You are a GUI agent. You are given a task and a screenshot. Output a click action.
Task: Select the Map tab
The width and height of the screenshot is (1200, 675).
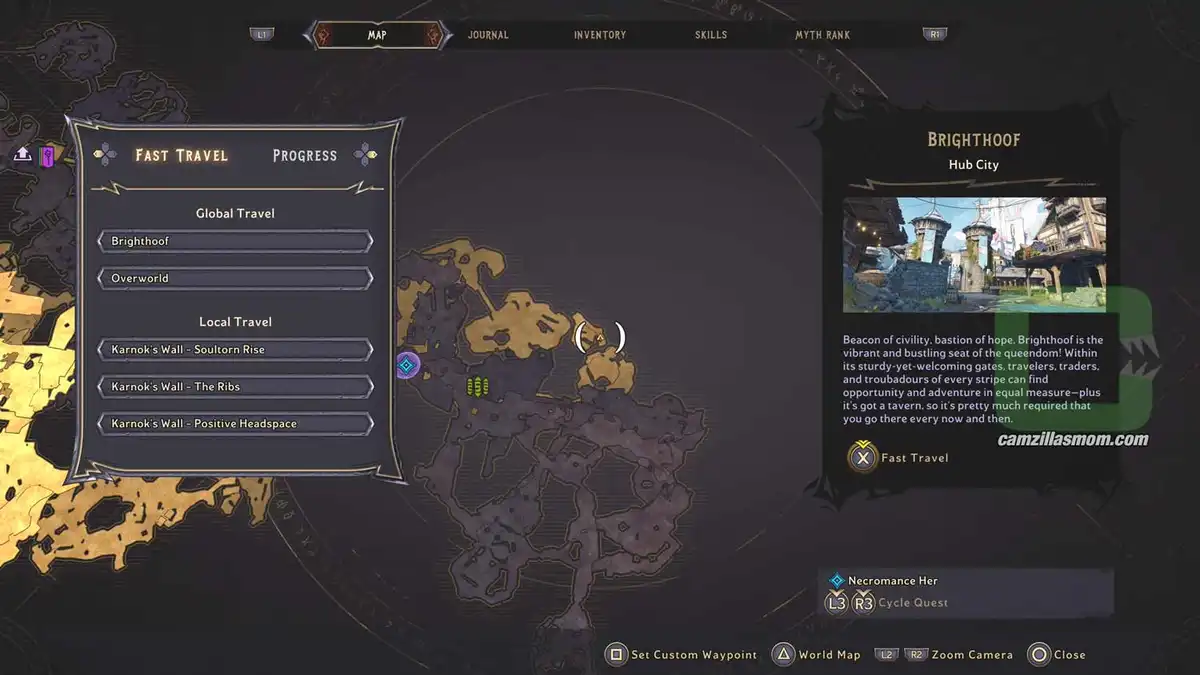377,35
